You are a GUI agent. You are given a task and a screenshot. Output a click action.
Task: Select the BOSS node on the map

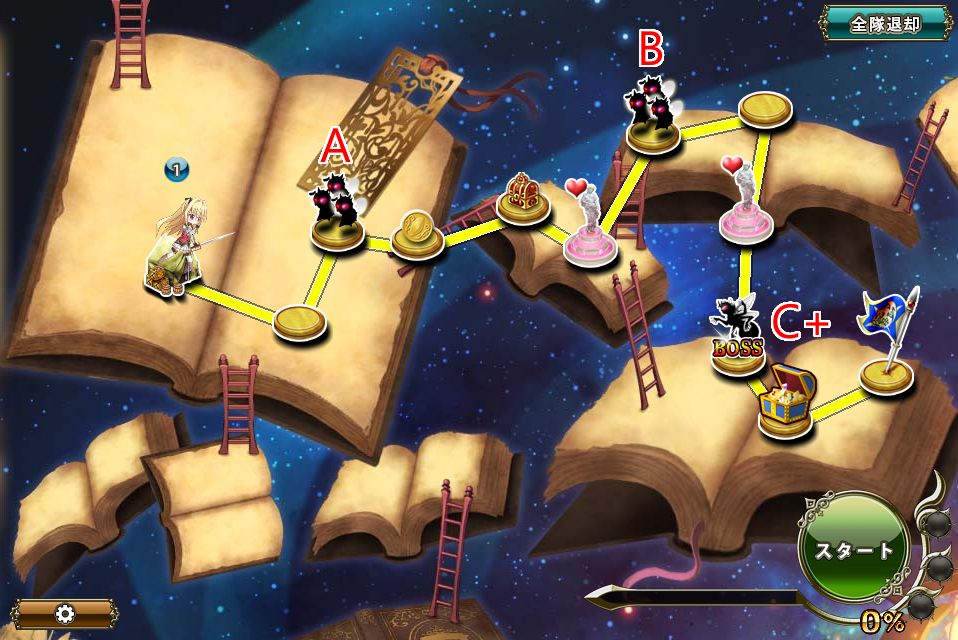tap(738, 342)
